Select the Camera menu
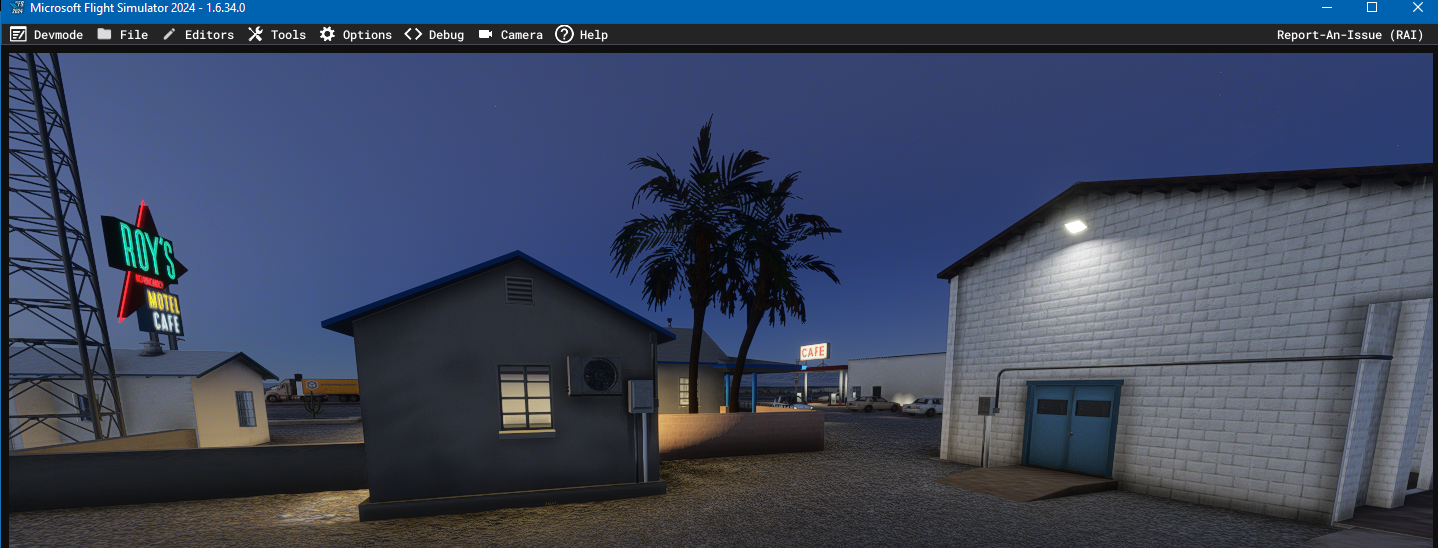Image resolution: width=1438 pixels, height=548 pixels. 511,35
